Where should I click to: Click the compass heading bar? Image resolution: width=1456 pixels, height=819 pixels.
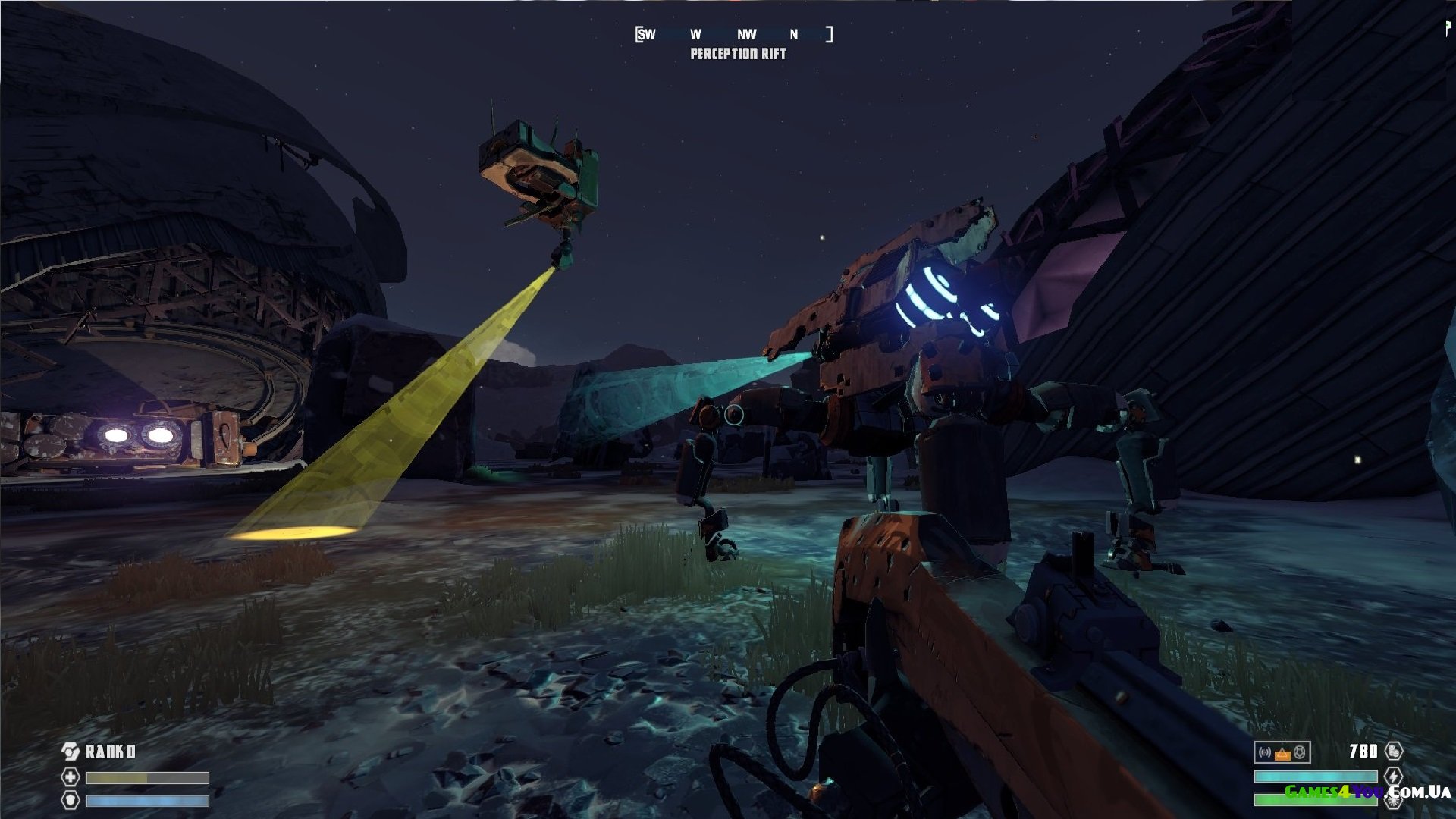[734, 34]
